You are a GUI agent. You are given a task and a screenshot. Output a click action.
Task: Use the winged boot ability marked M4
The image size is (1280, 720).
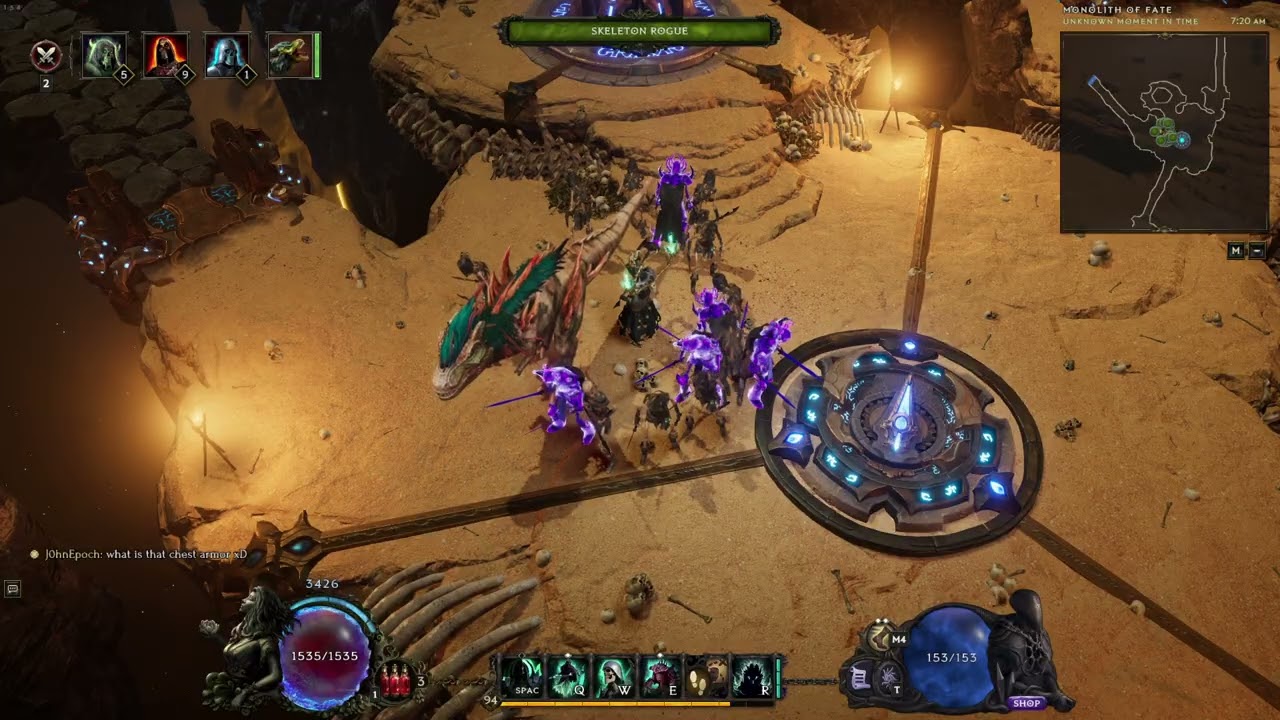[x=882, y=638]
